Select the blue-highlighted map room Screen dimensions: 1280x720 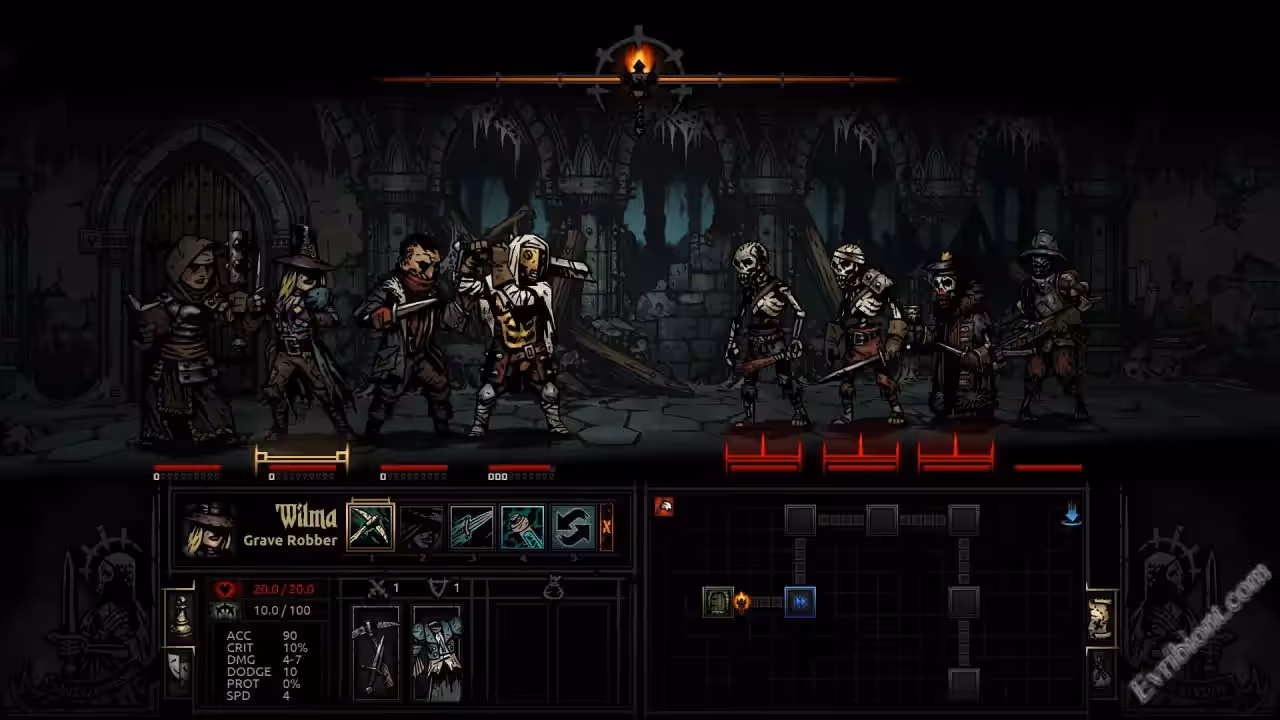pos(800,602)
